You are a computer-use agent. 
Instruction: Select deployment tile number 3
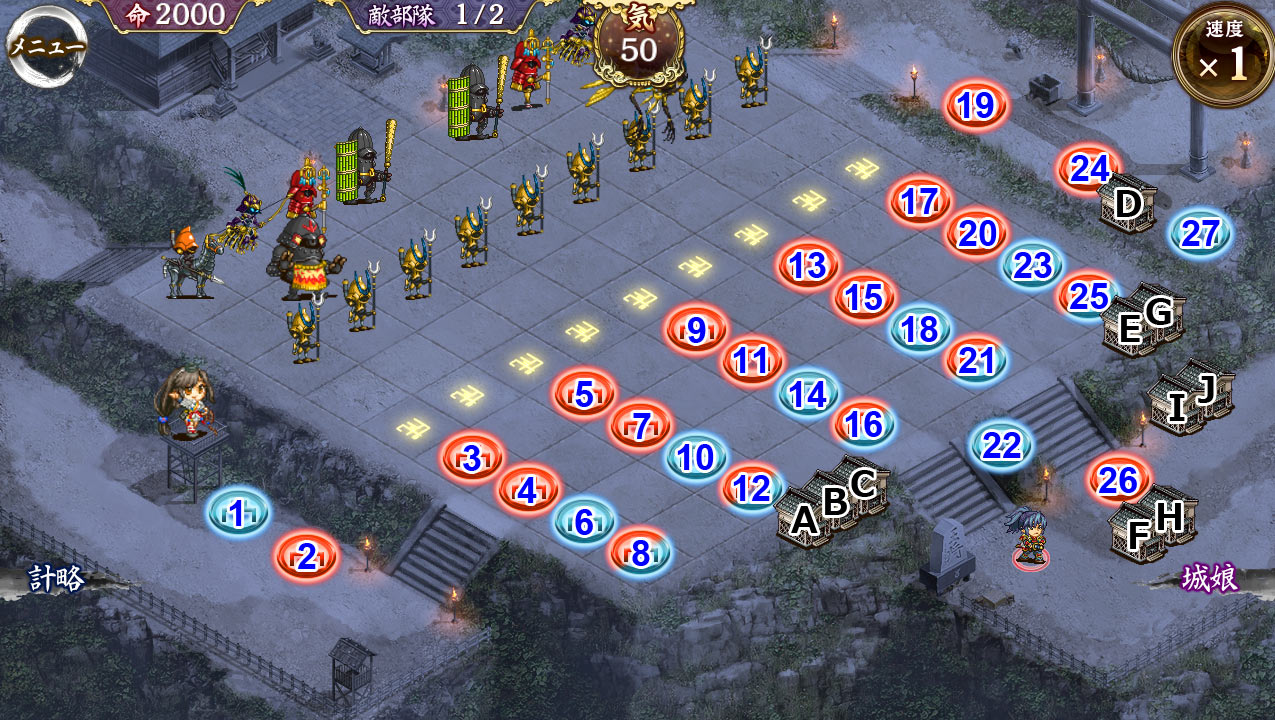click(x=472, y=459)
